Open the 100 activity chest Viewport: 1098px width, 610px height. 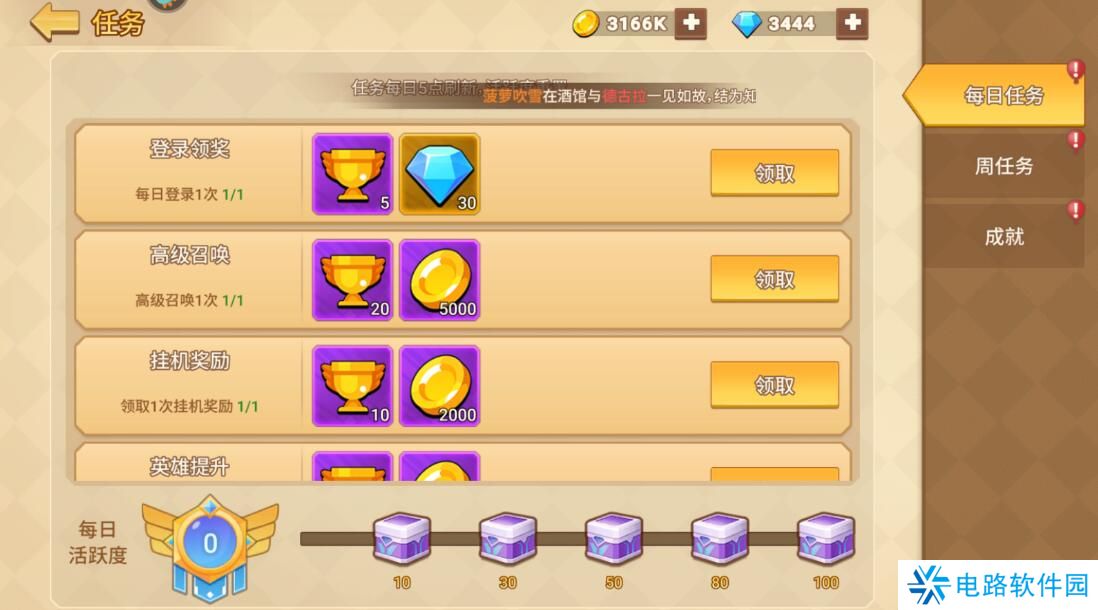tap(825, 541)
